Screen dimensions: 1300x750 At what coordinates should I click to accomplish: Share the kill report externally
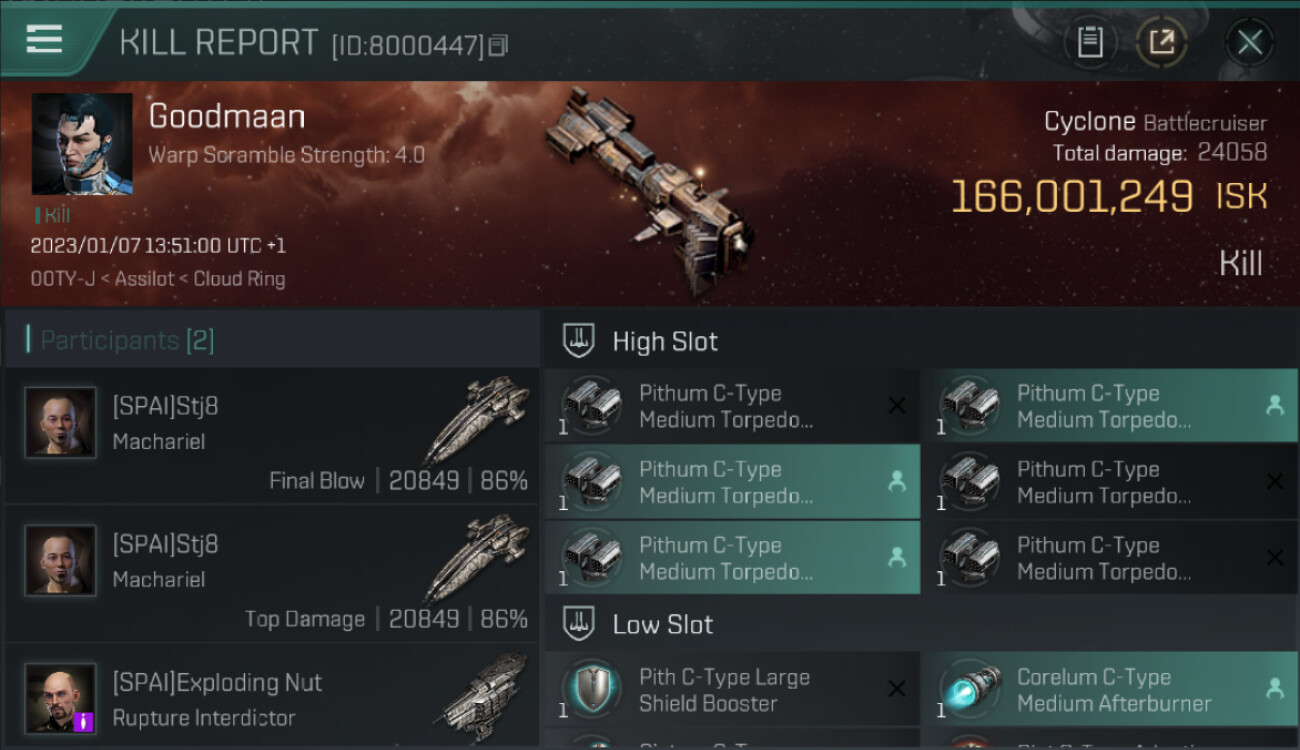(1162, 43)
